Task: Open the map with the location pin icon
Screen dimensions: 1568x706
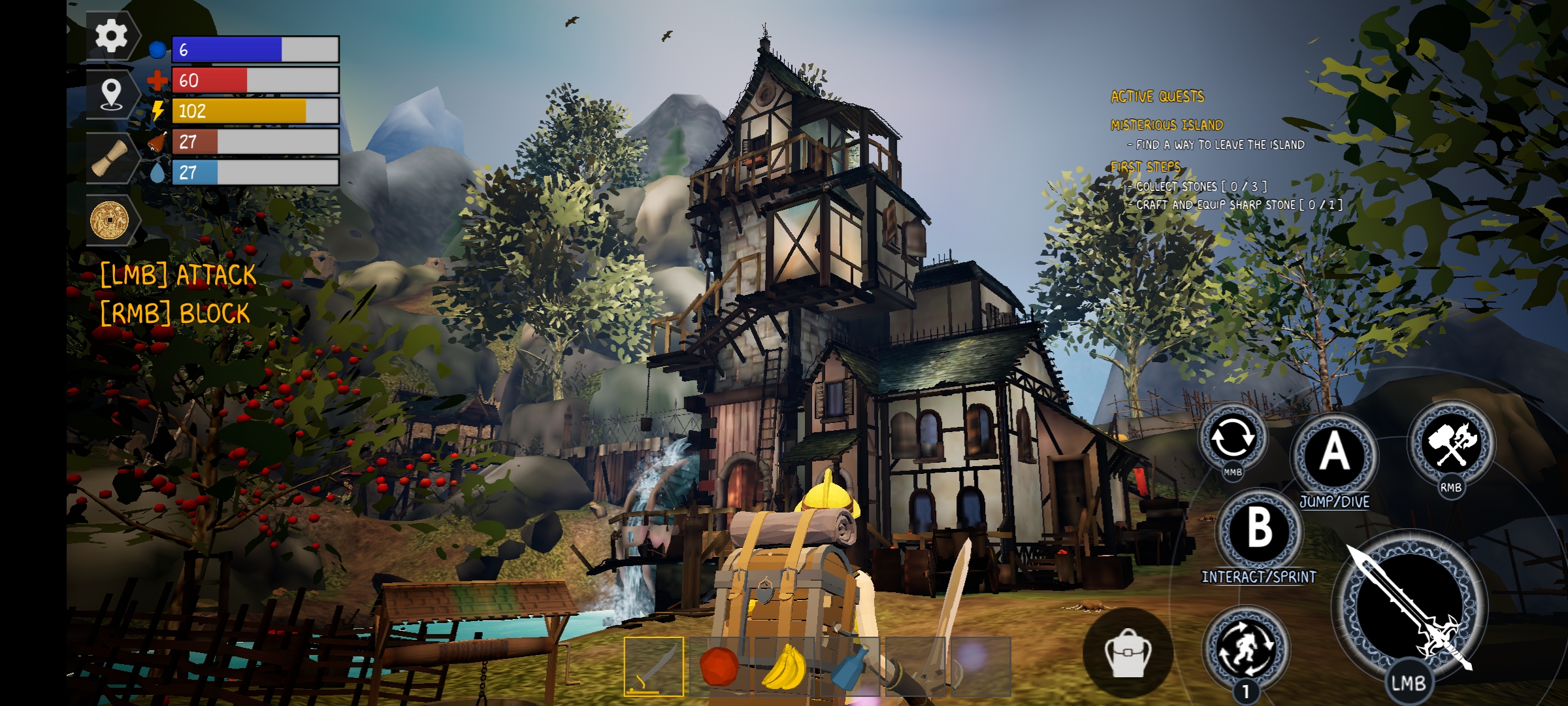Action: click(x=112, y=95)
